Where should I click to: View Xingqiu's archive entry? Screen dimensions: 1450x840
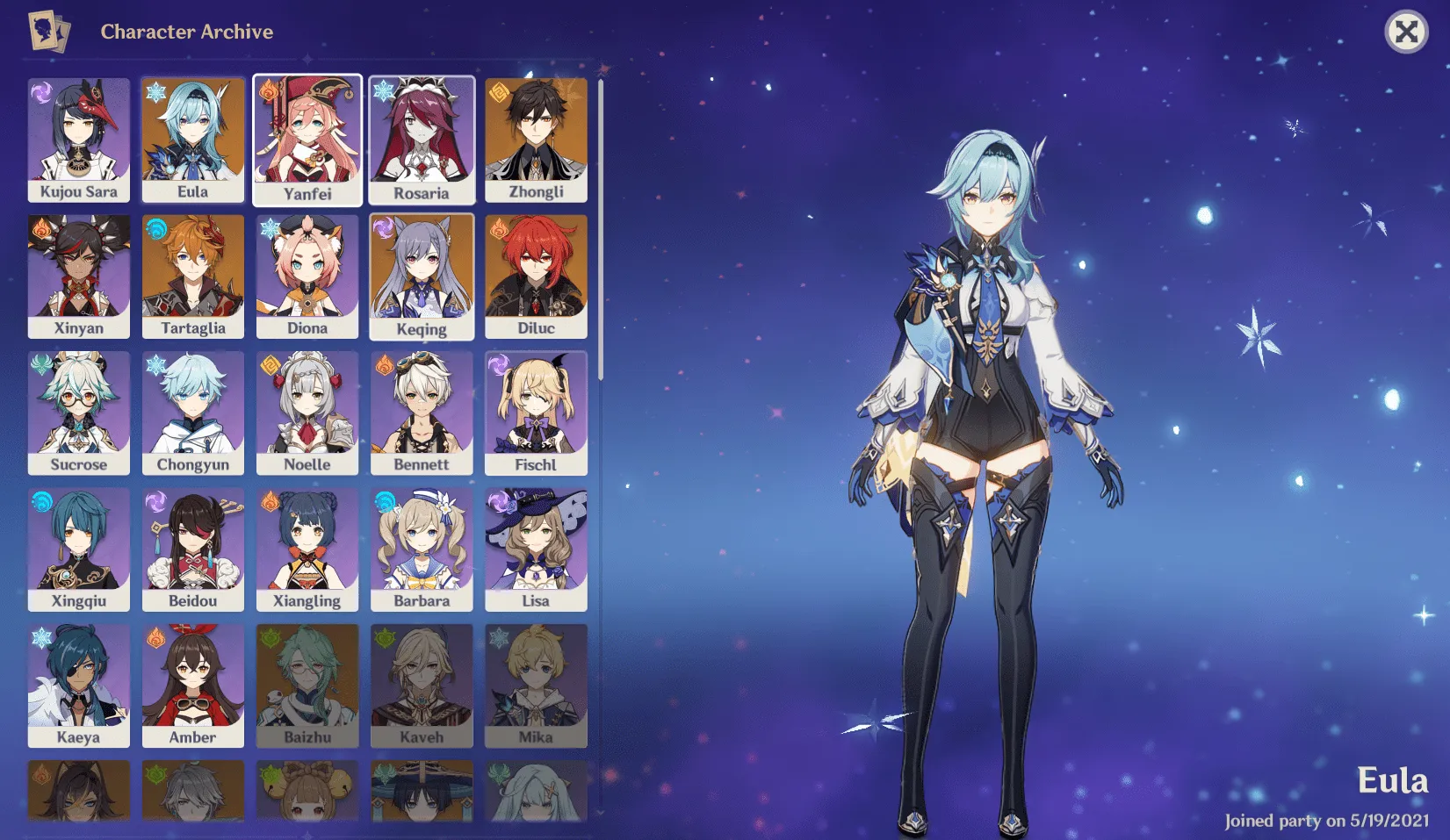coord(79,549)
